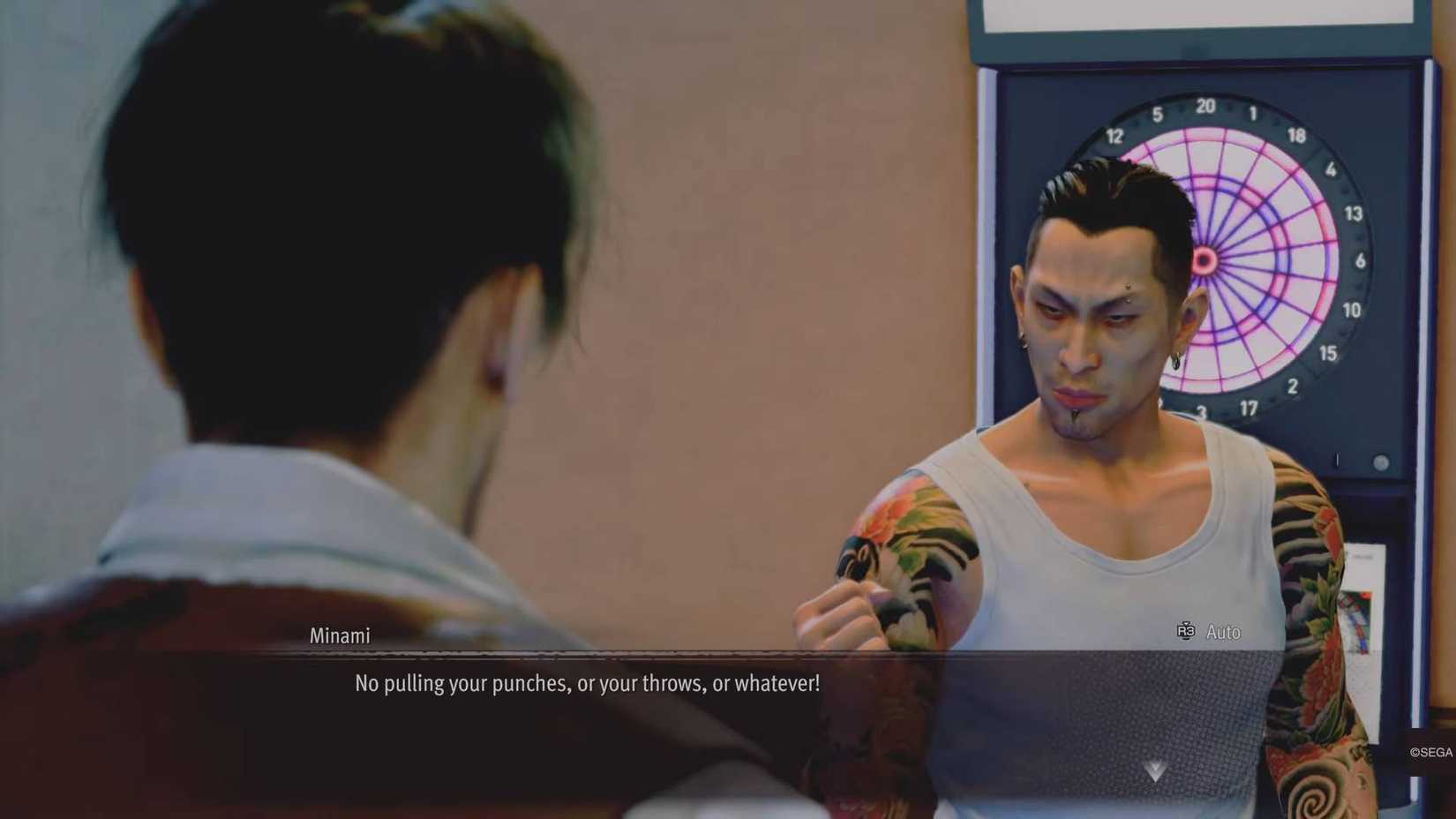The image size is (1456, 819).
Task: Click number 15 on the dartboard
Action: (x=1326, y=355)
